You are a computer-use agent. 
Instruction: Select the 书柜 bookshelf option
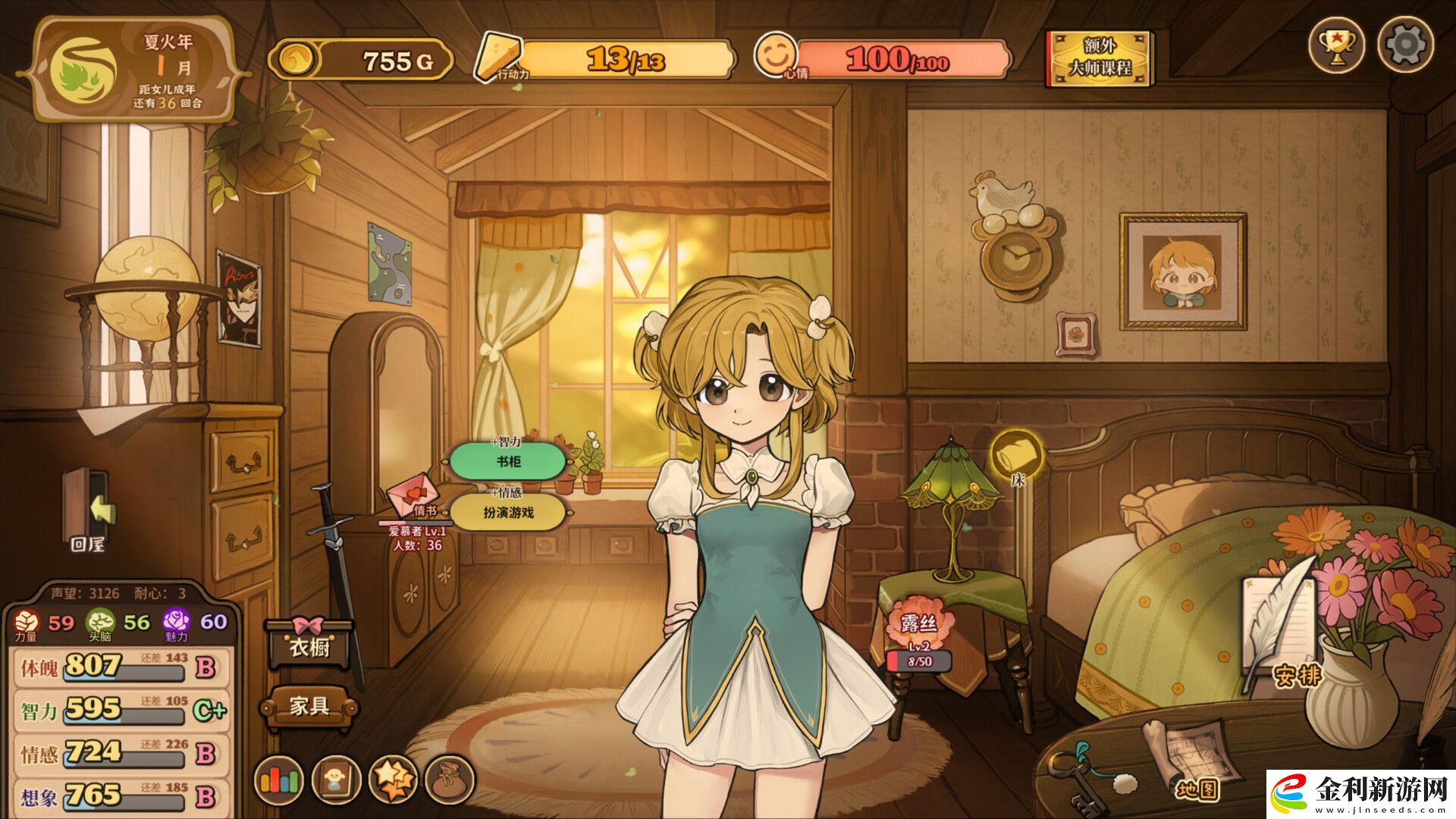(x=508, y=461)
